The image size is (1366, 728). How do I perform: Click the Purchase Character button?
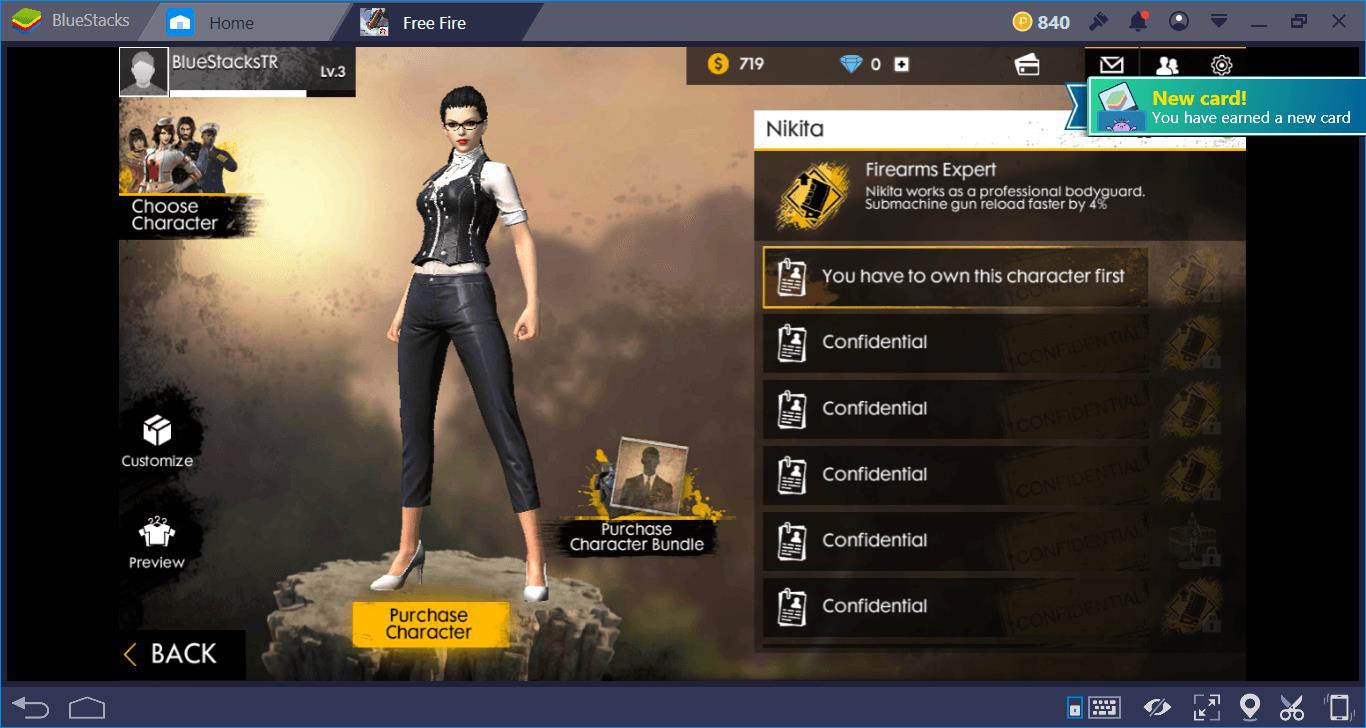(429, 624)
